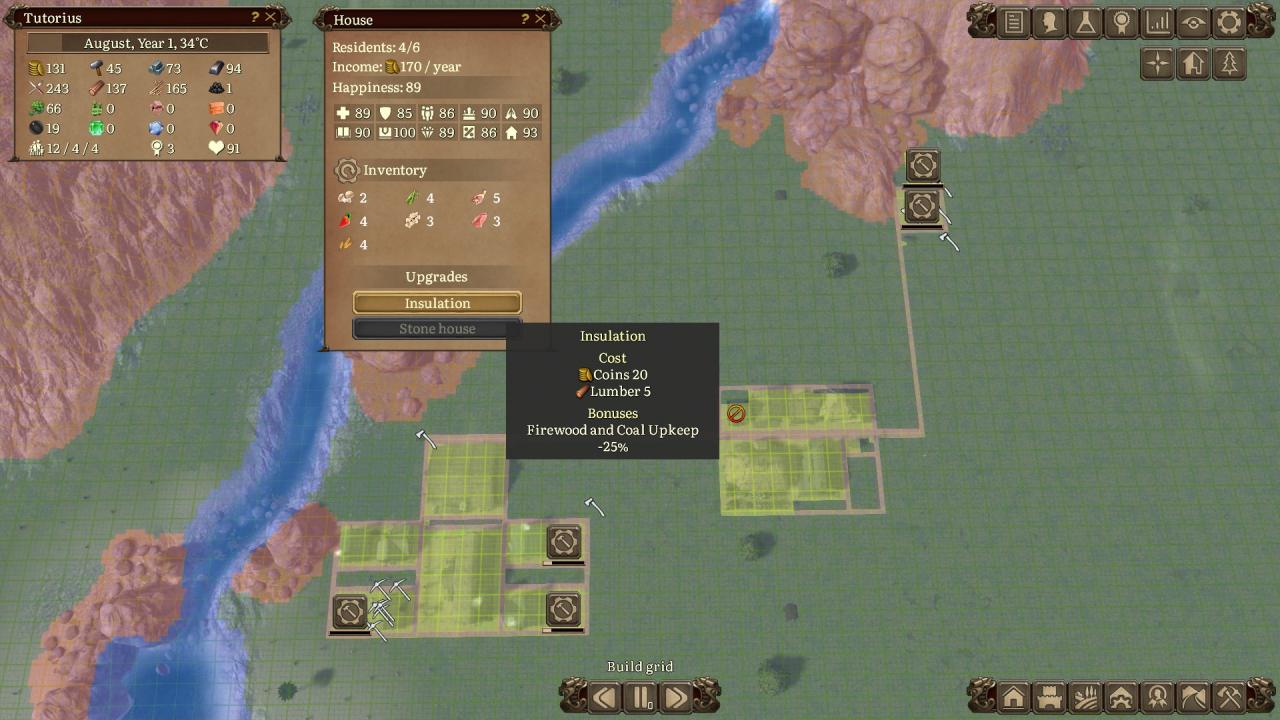
Task: Open the bar chart statistics
Action: click(1158, 22)
